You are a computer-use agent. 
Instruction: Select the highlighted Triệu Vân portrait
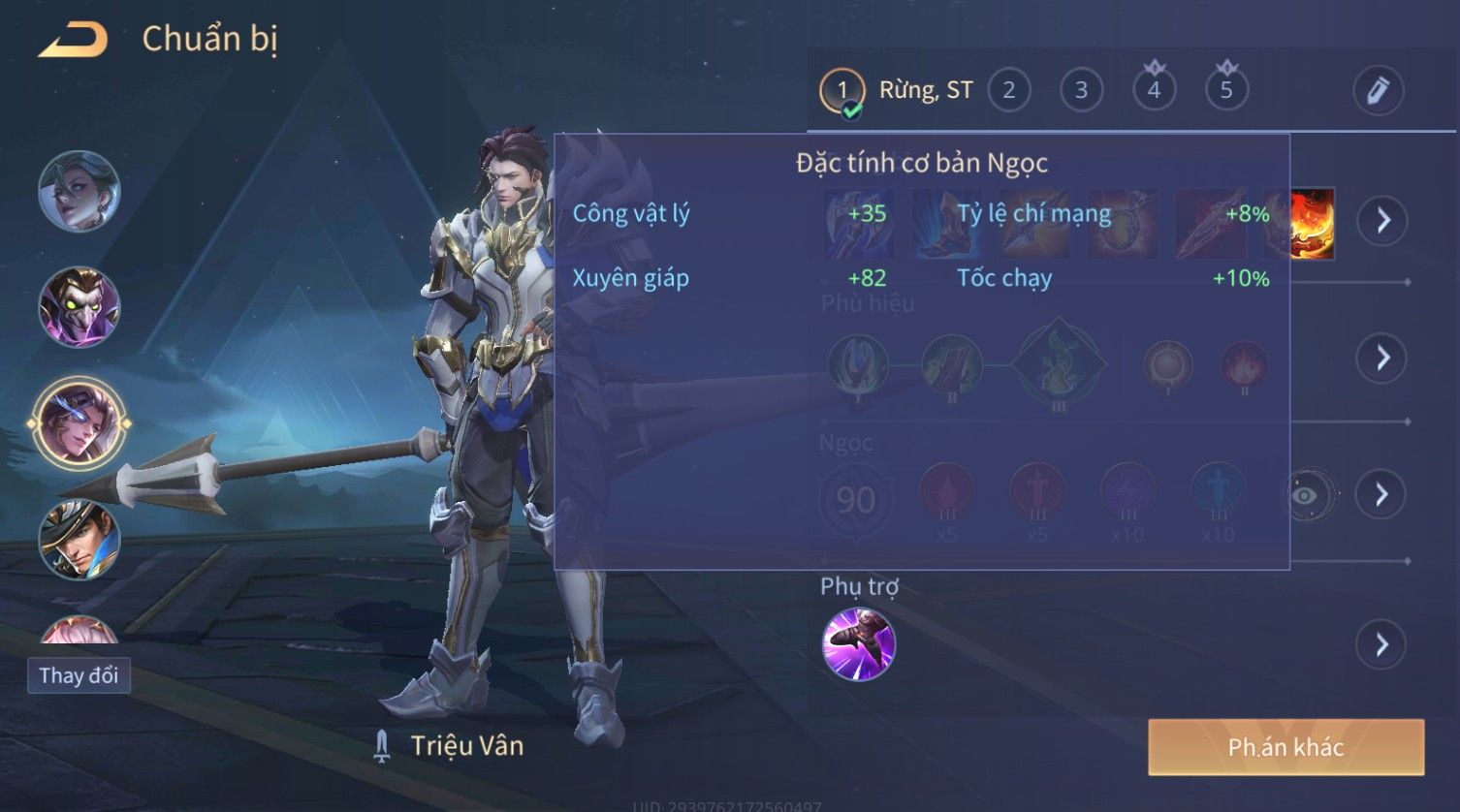point(79,423)
